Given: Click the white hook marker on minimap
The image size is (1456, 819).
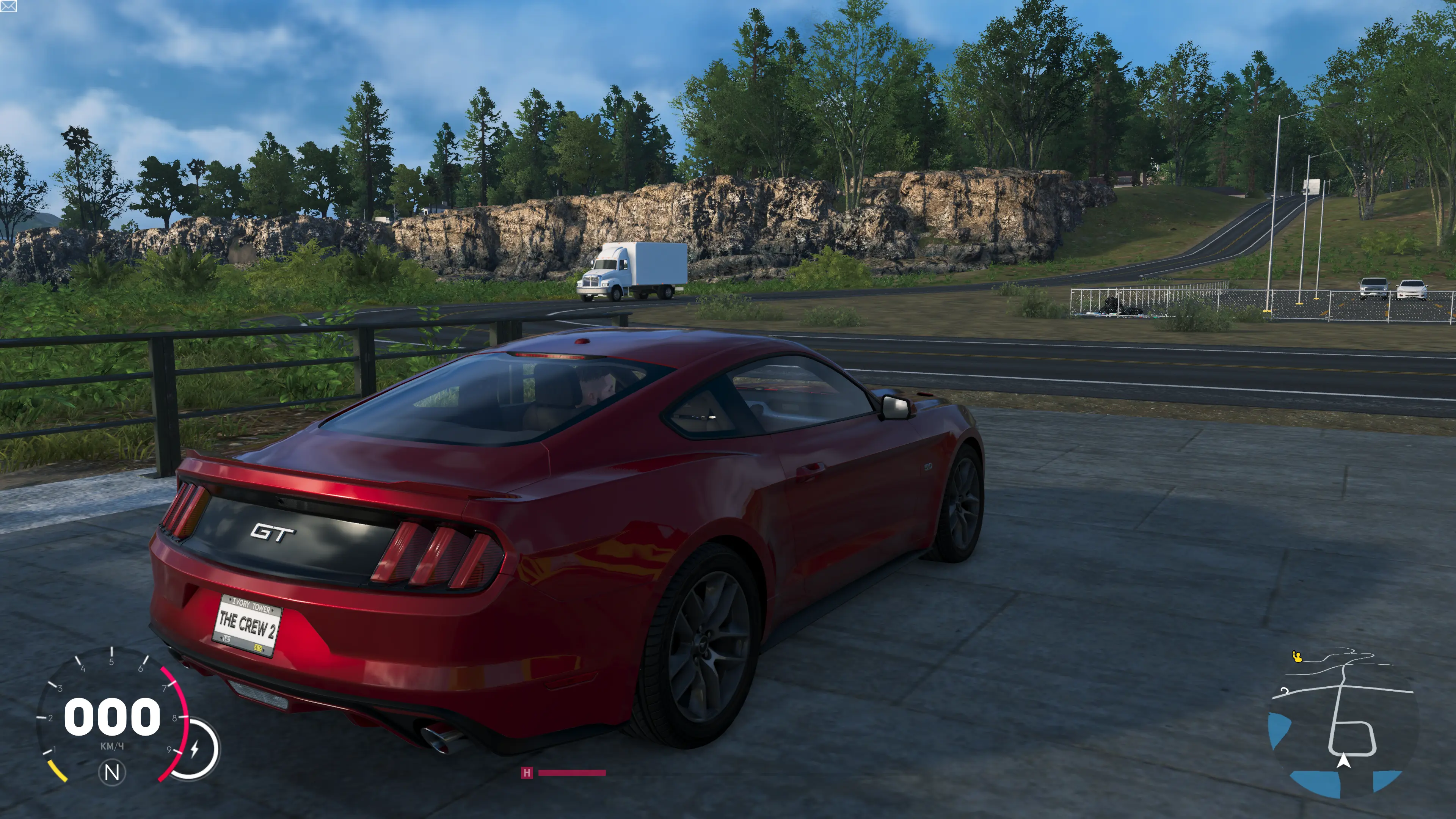Looking at the screenshot, I should (1284, 691).
